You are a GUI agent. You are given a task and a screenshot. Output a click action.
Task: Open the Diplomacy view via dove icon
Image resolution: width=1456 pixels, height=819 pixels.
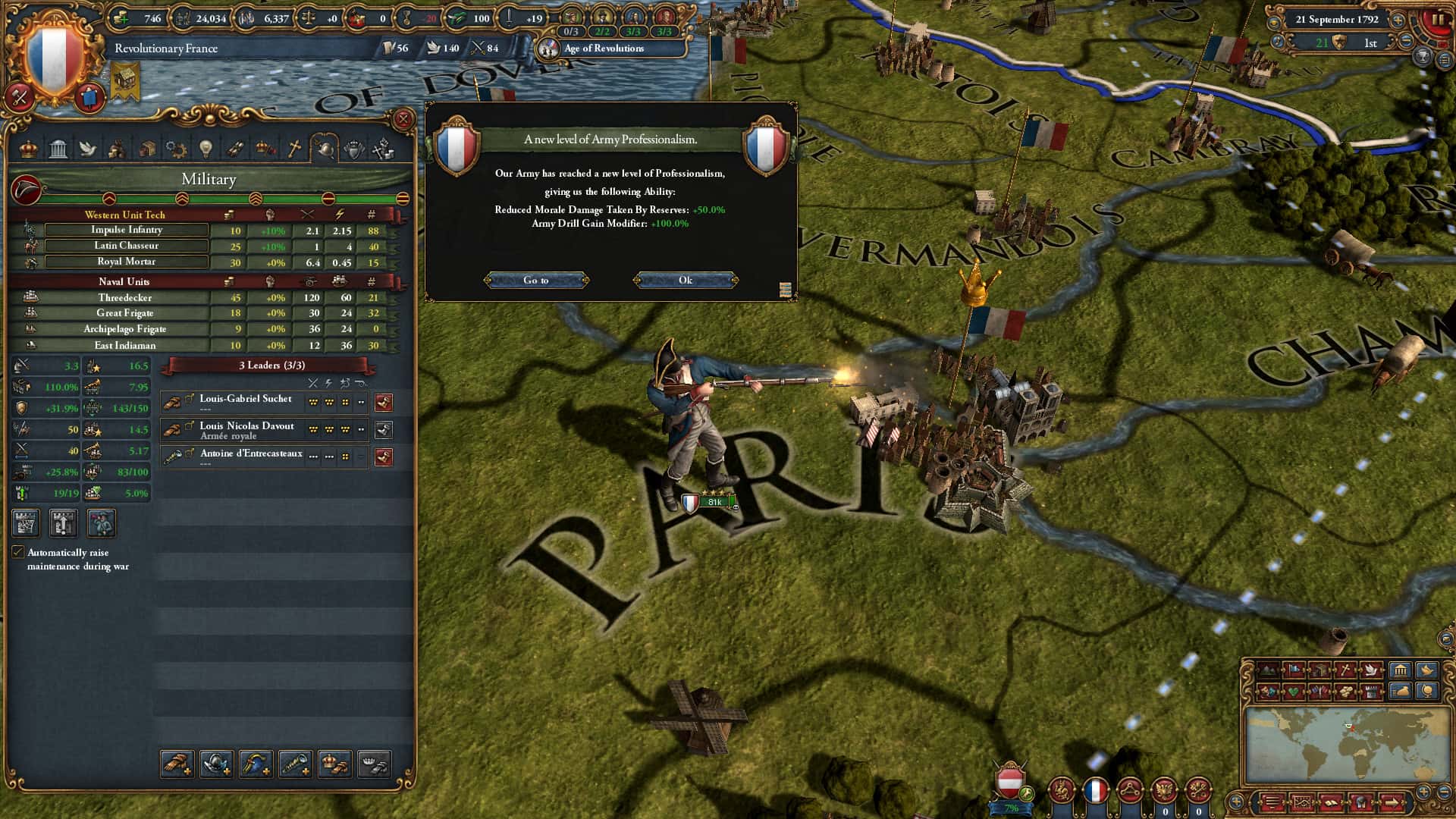(x=89, y=149)
